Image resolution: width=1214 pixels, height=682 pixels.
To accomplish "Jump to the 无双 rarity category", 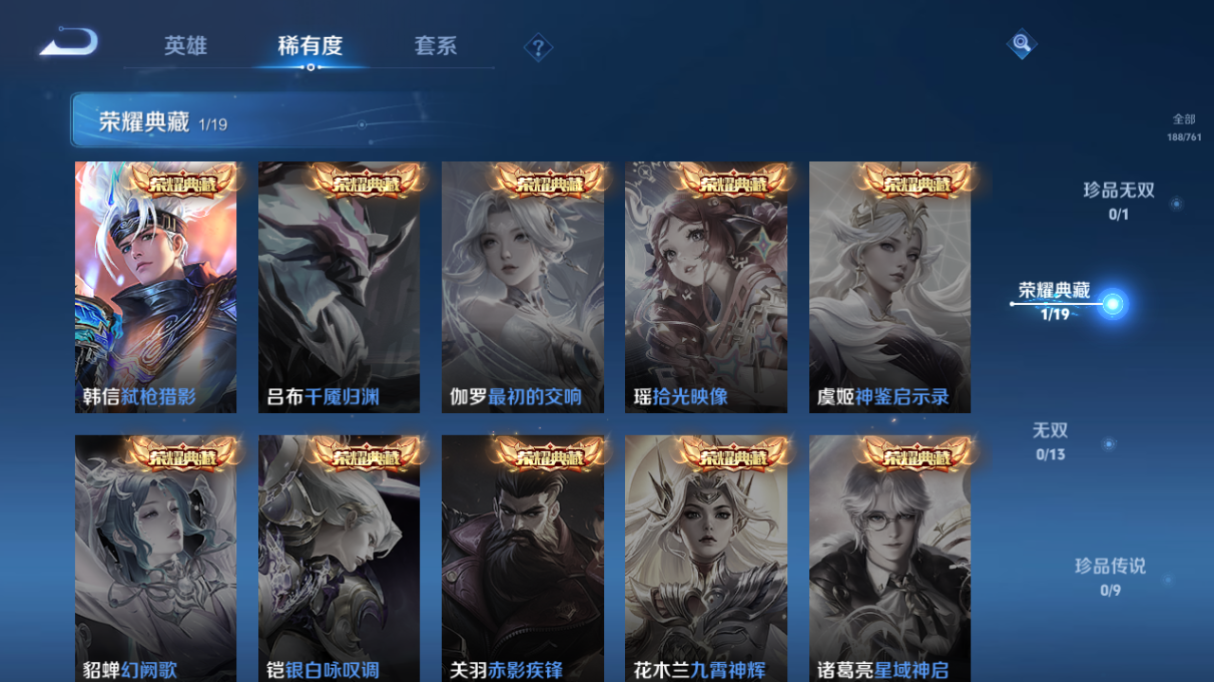I will click(1051, 440).
